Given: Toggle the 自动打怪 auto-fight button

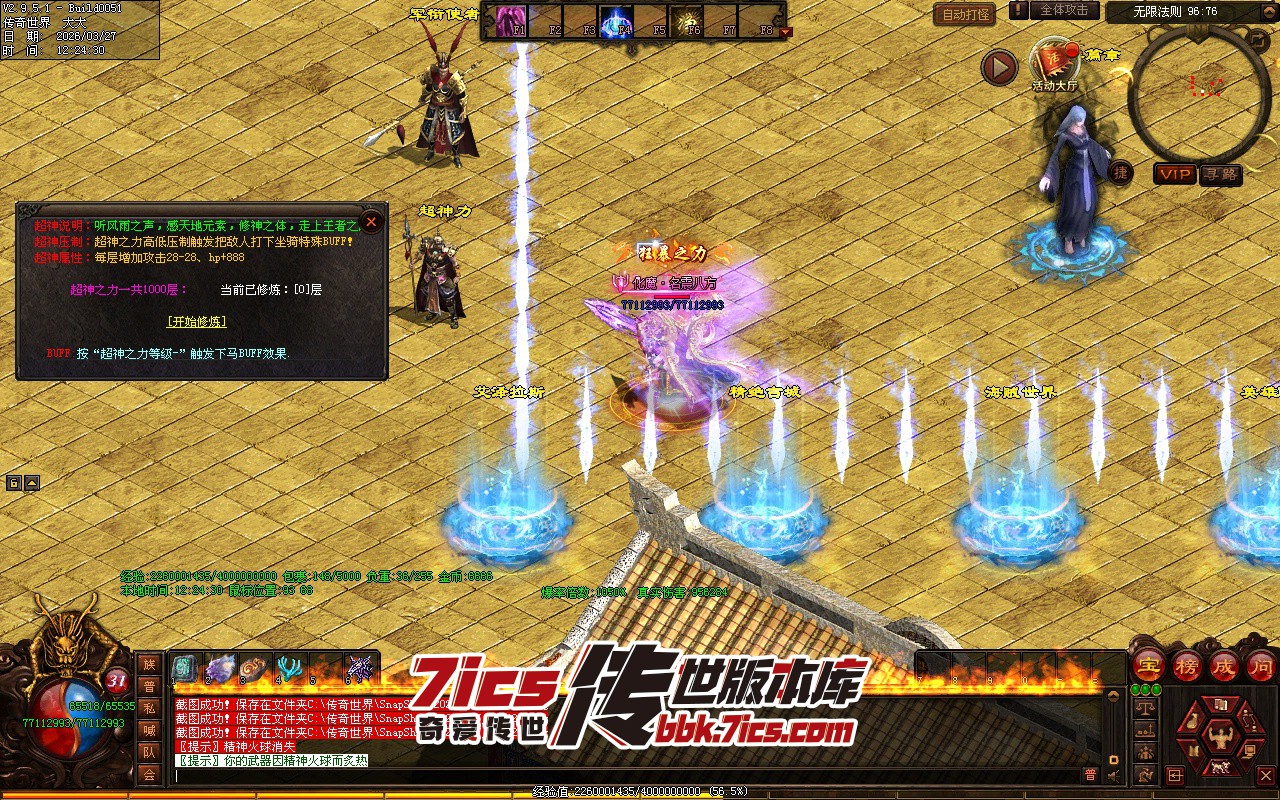Looking at the screenshot, I should coord(964,15).
